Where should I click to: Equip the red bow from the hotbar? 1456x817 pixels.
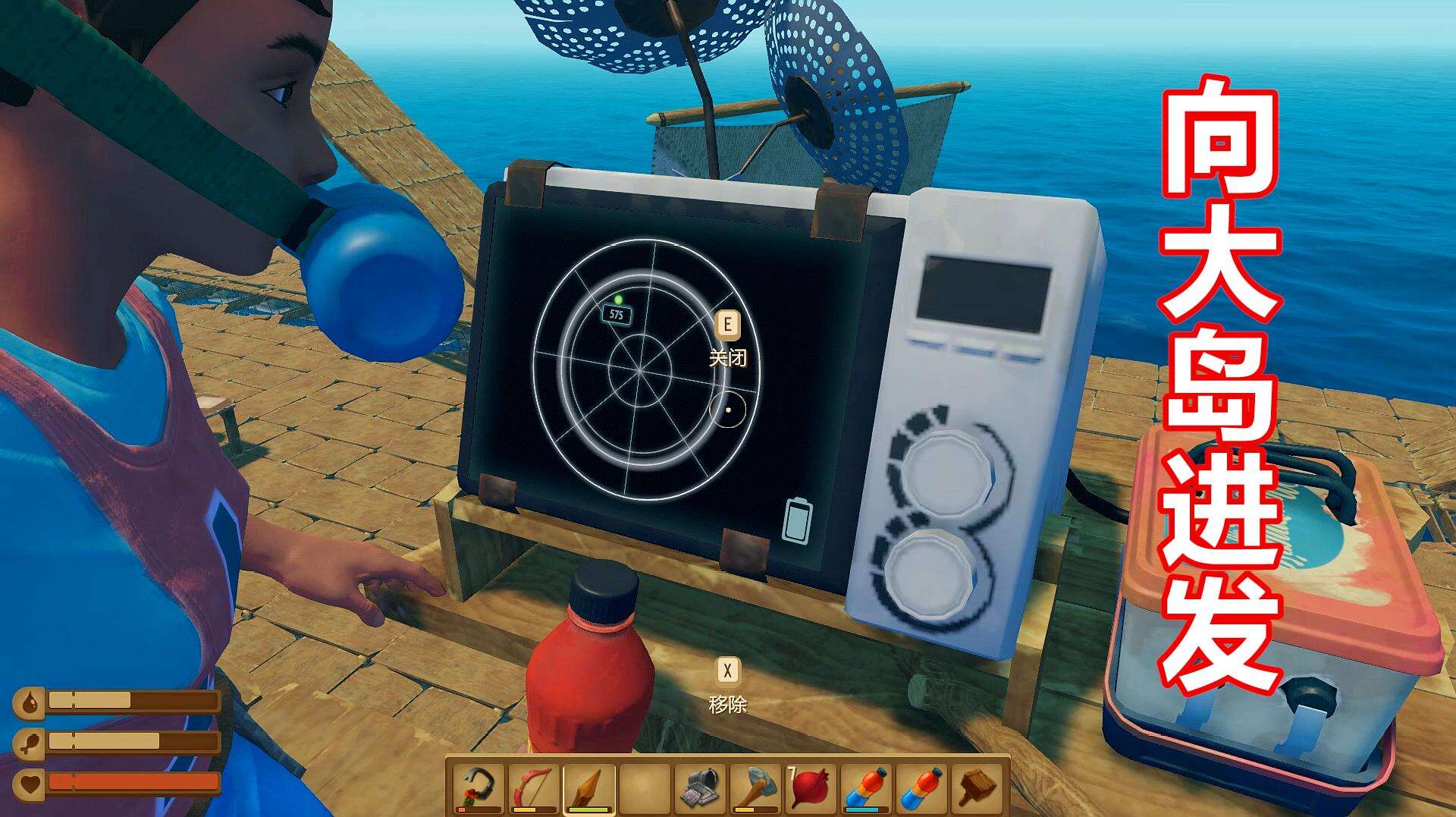click(535, 787)
